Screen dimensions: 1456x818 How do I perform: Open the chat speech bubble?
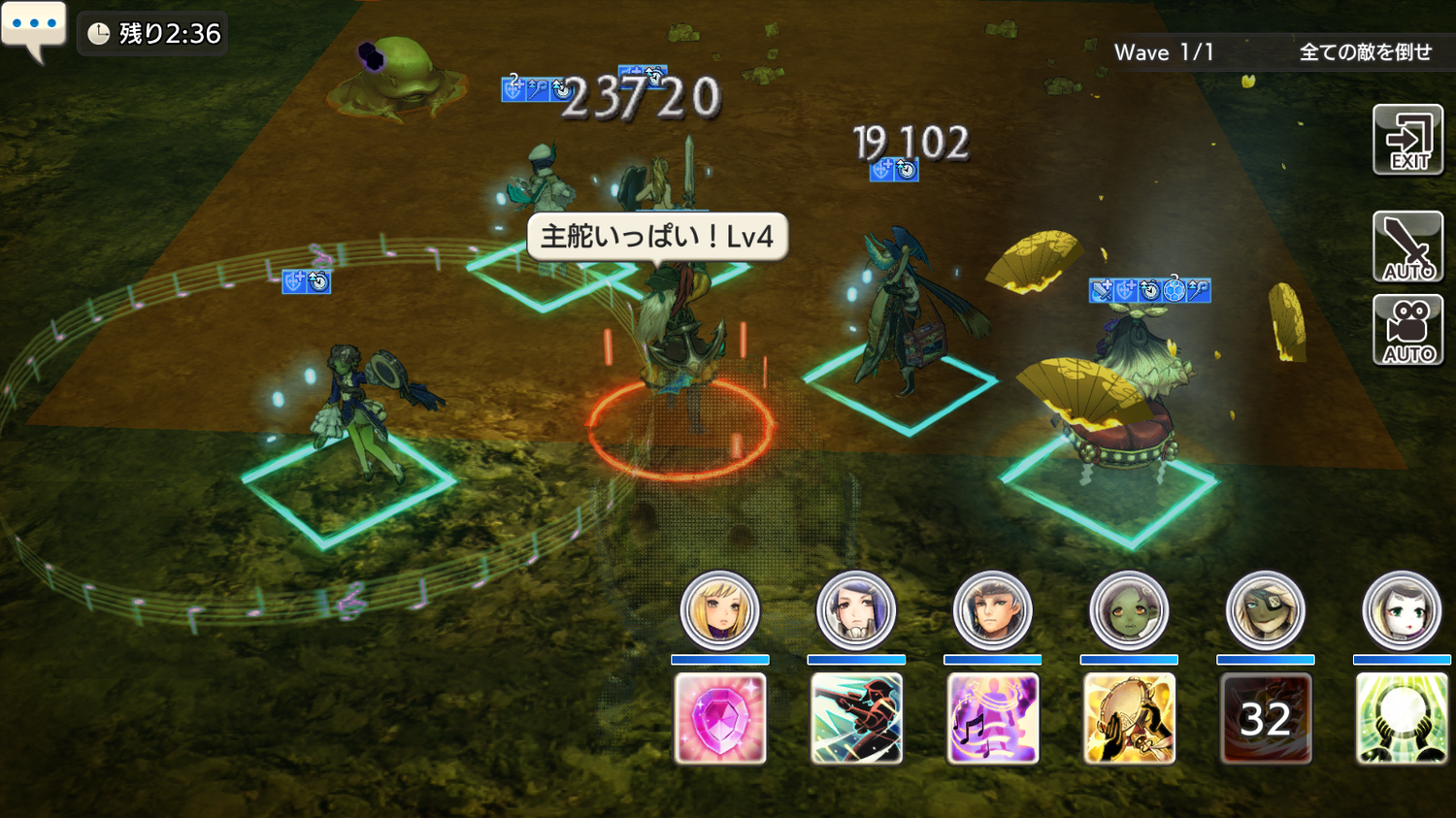tap(34, 28)
